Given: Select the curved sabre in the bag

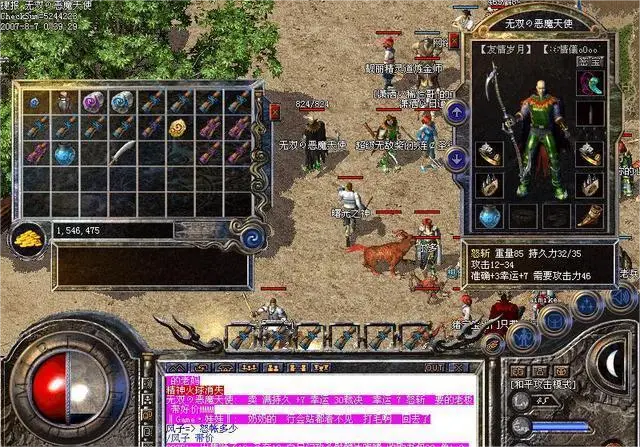Looking at the screenshot, I should [122, 152].
